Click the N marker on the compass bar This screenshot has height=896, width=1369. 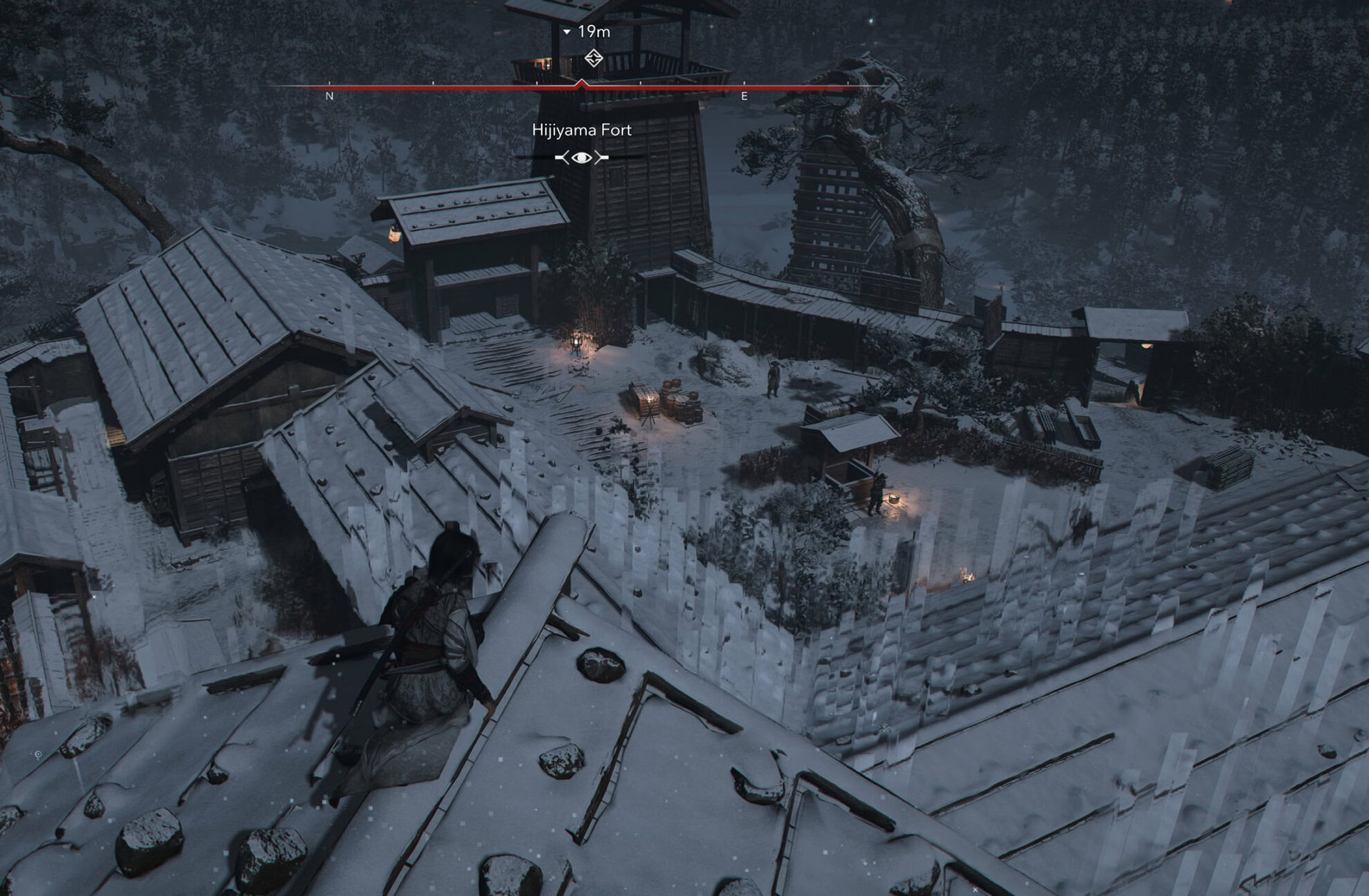click(329, 96)
